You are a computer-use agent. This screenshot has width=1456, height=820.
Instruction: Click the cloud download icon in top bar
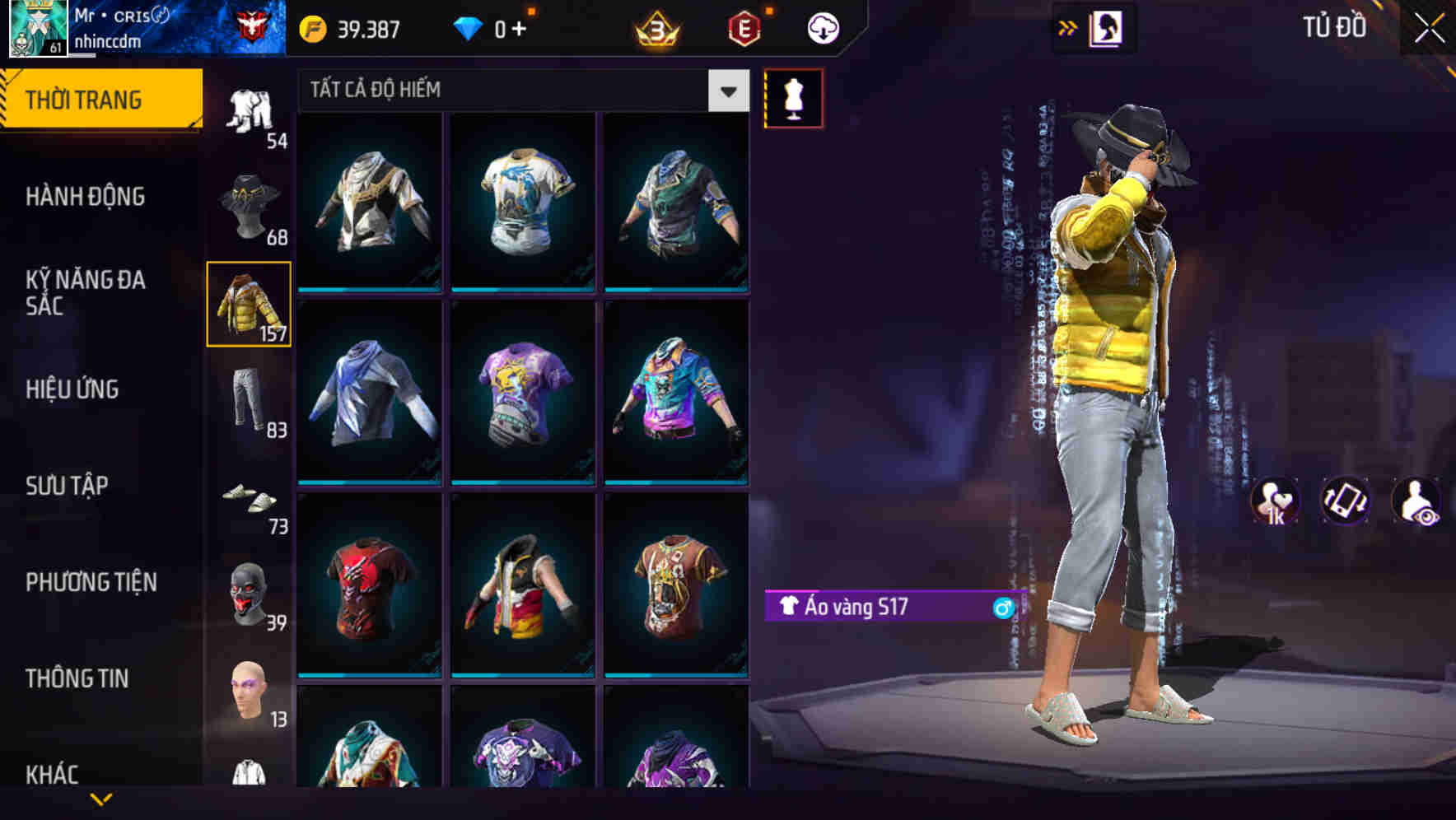(821, 27)
